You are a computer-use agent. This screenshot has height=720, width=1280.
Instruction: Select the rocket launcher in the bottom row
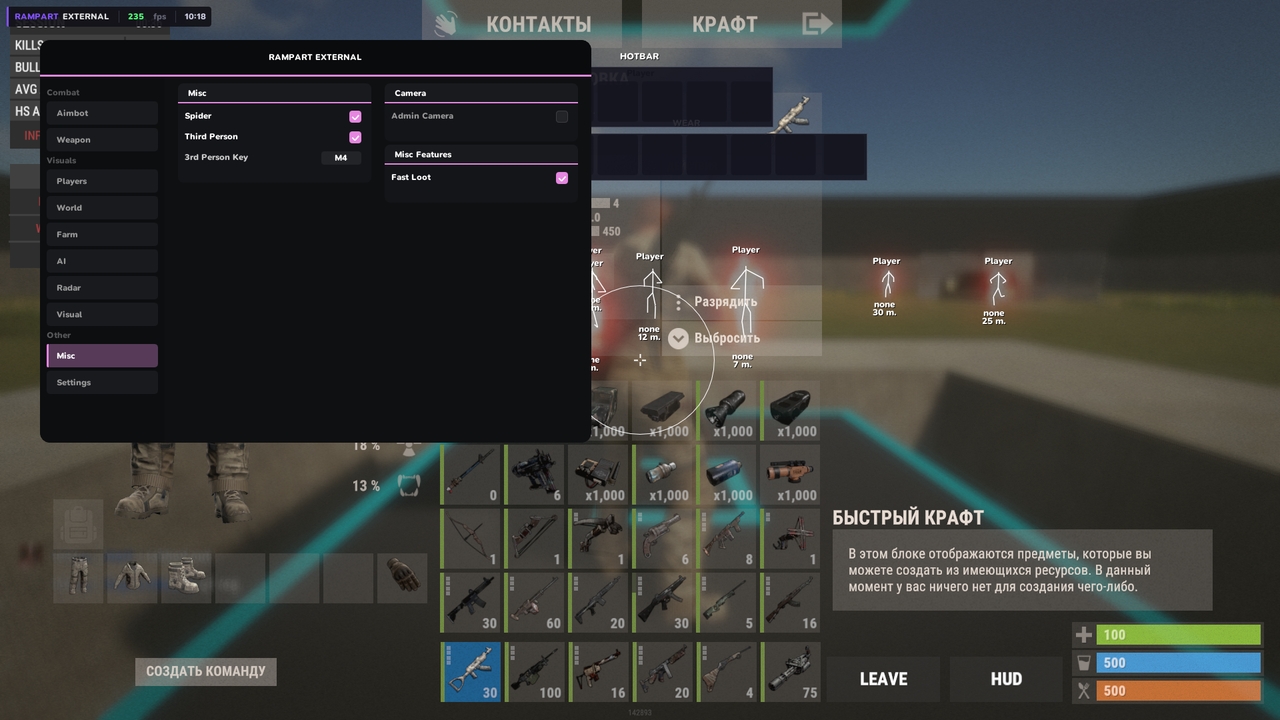791,671
